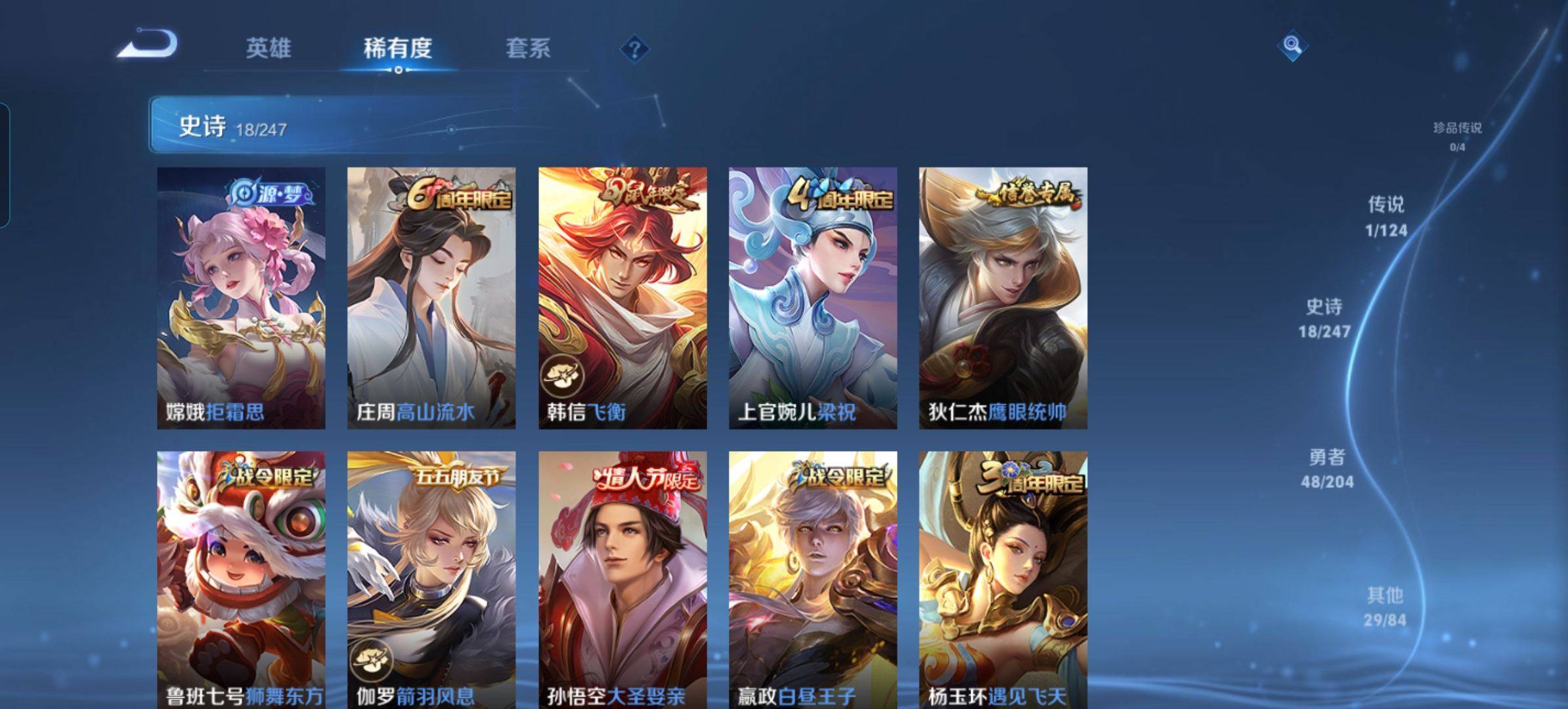Select the 鲁班七号 狮舞东方 skin card
The width and height of the screenshot is (1568, 709).
point(241,579)
